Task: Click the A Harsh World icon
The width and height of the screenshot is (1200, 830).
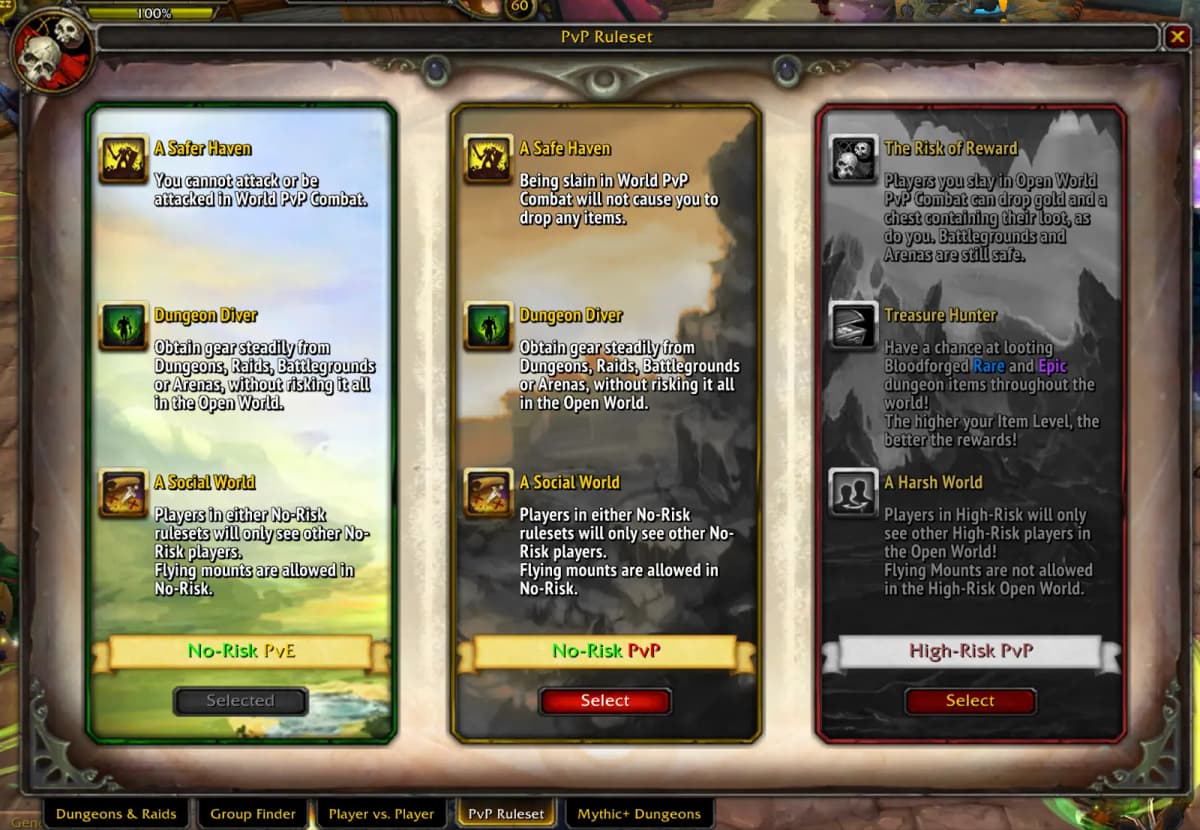Action: [x=853, y=493]
